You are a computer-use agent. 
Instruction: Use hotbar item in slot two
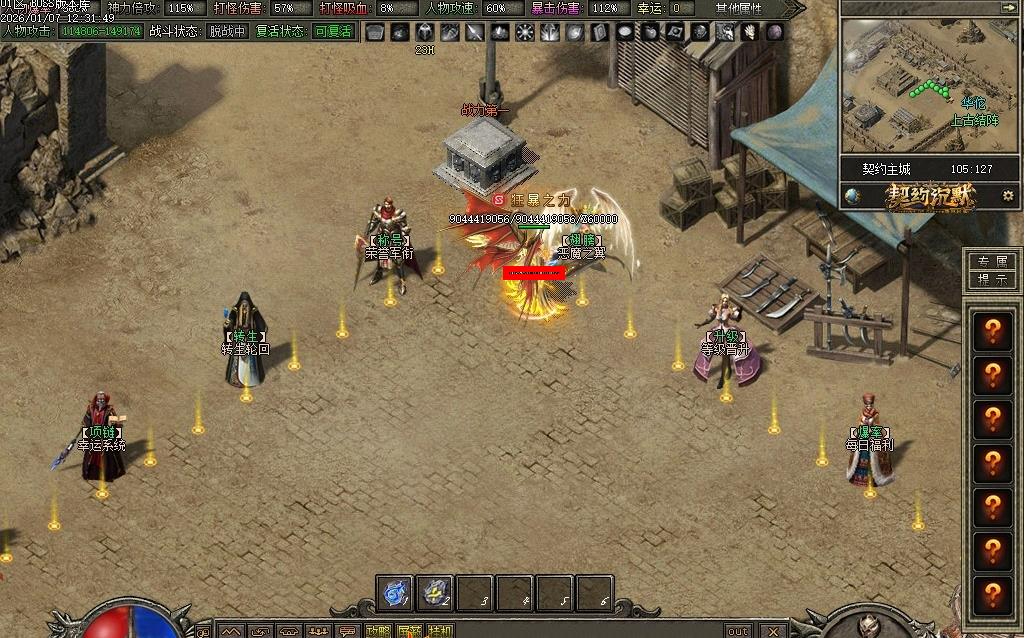[435, 593]
